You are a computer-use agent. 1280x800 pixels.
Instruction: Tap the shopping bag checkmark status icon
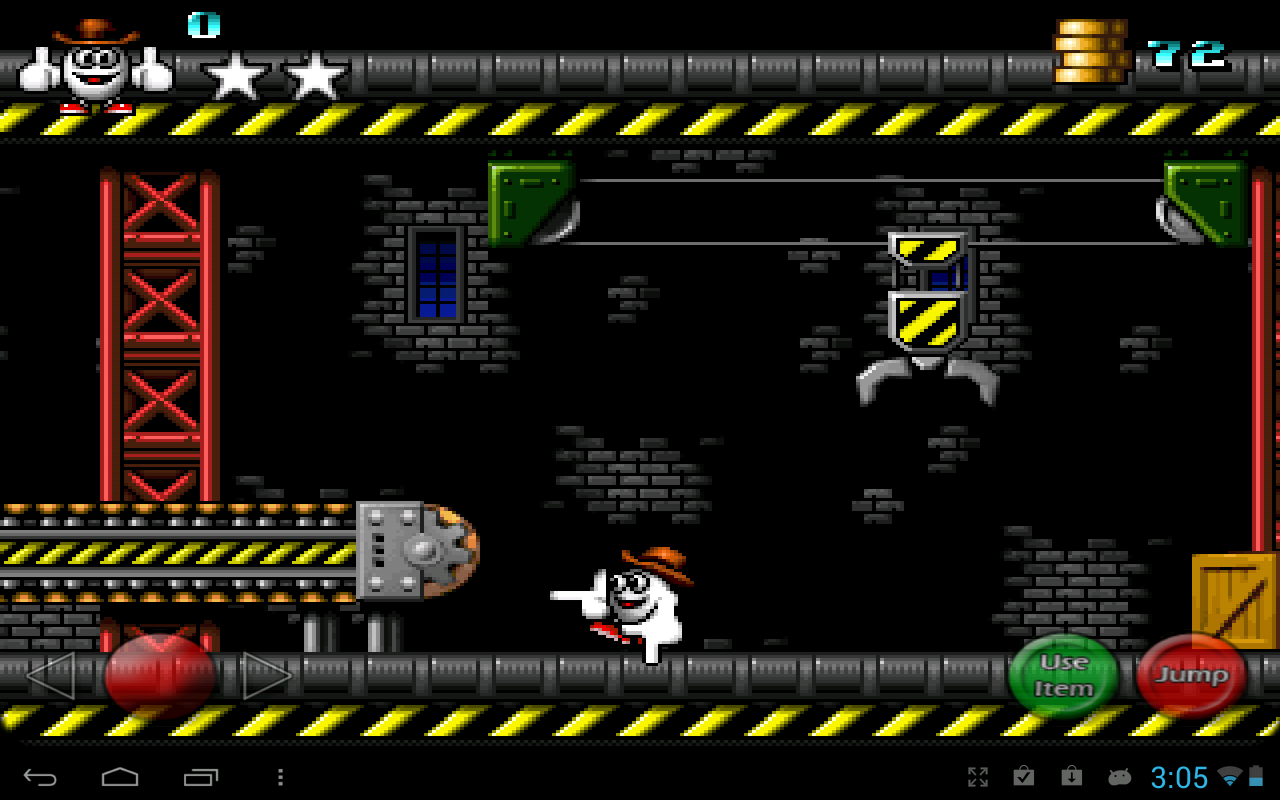pyautogui.click(x=1023, y=776)
